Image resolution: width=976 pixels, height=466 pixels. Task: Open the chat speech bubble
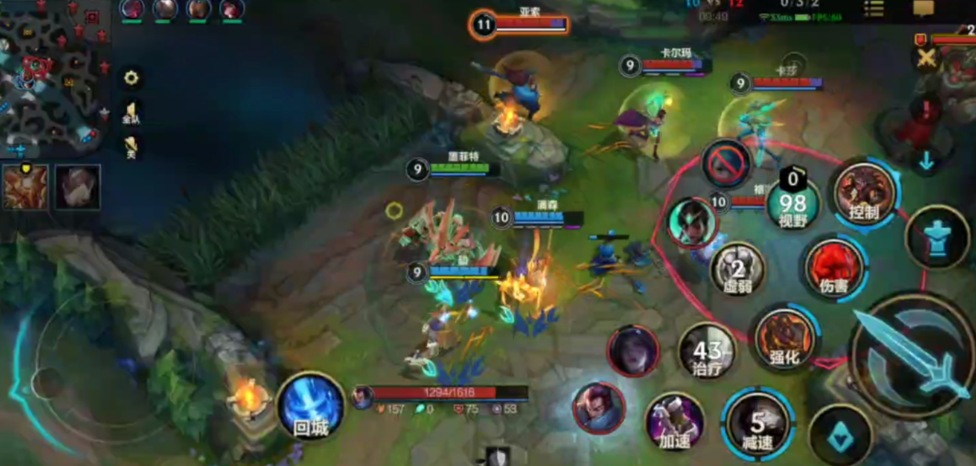click(923, 9)
